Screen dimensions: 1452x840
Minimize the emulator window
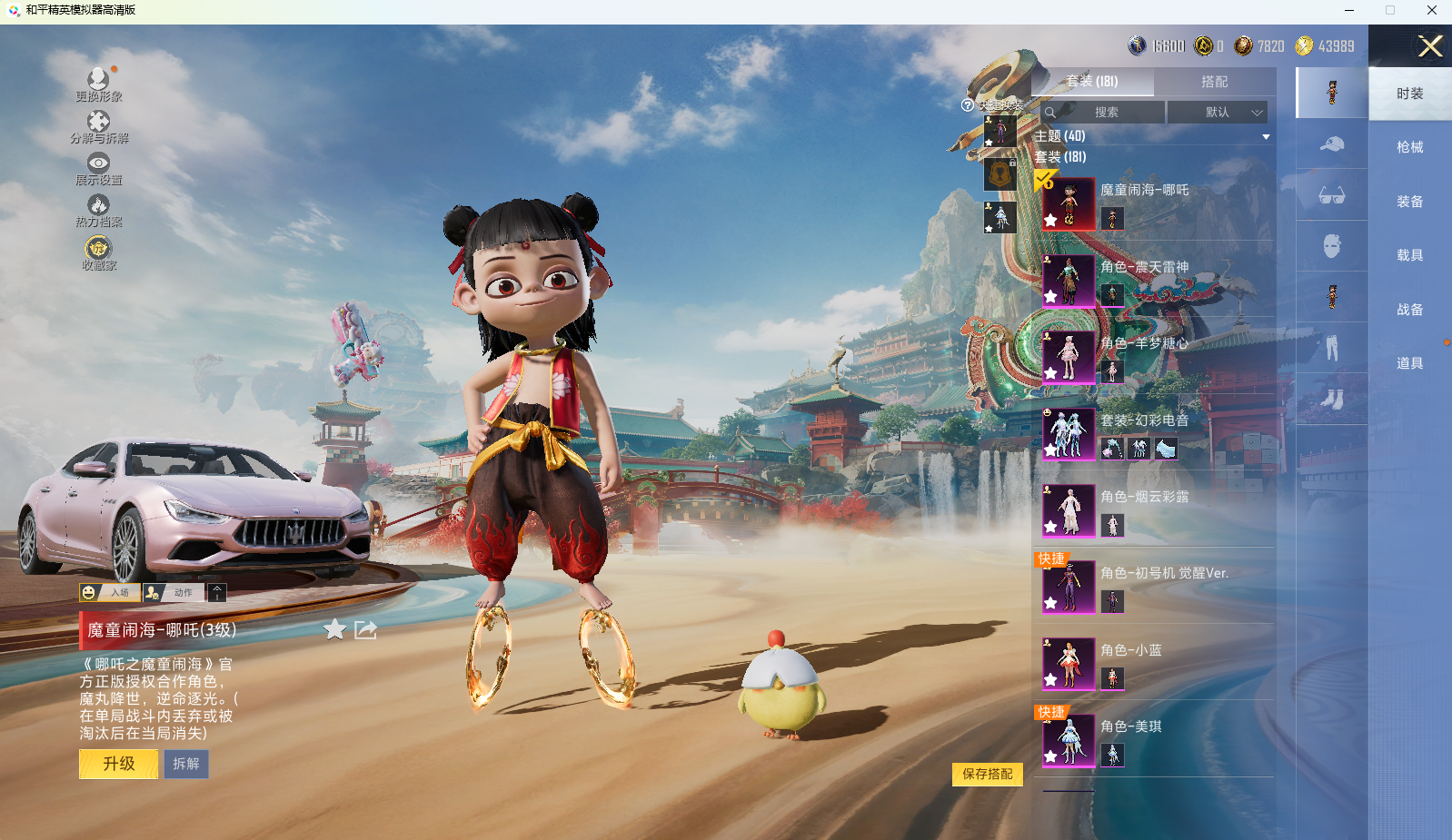pos(1349,11)
